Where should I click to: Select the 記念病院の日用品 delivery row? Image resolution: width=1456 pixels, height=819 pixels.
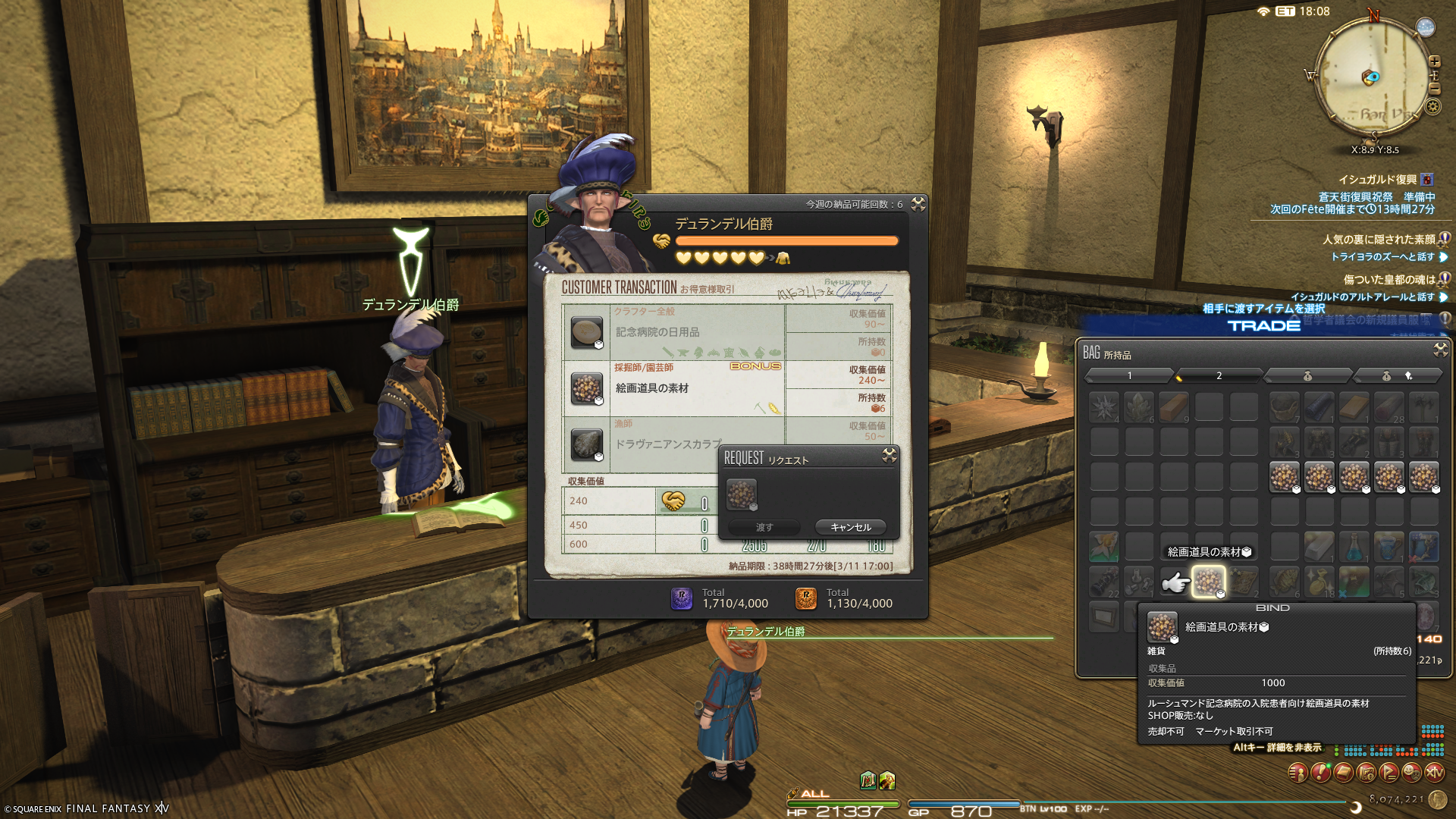pyautogui.click(x=673, y=332)
